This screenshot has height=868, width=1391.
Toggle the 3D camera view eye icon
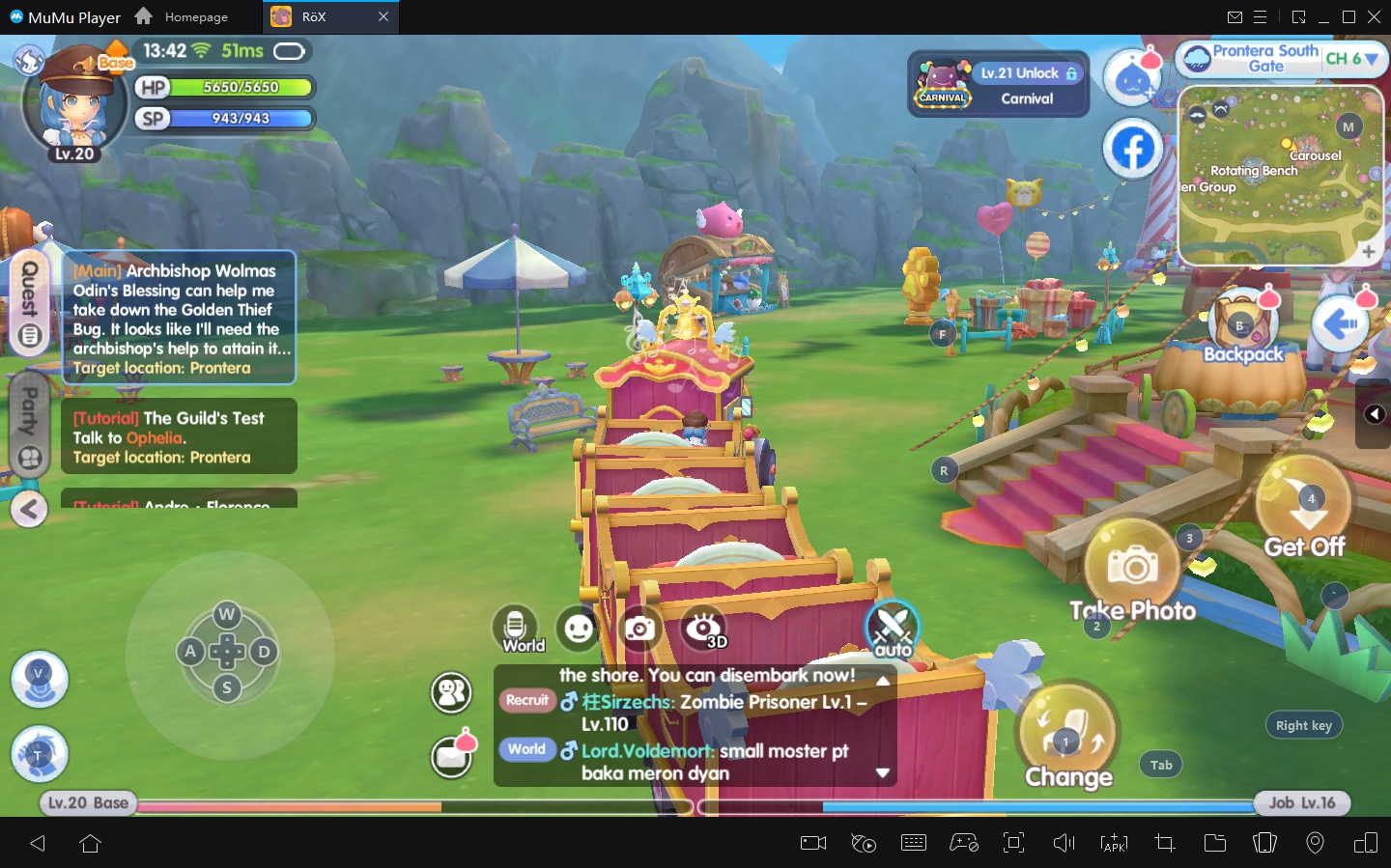[x=703, y=628]
